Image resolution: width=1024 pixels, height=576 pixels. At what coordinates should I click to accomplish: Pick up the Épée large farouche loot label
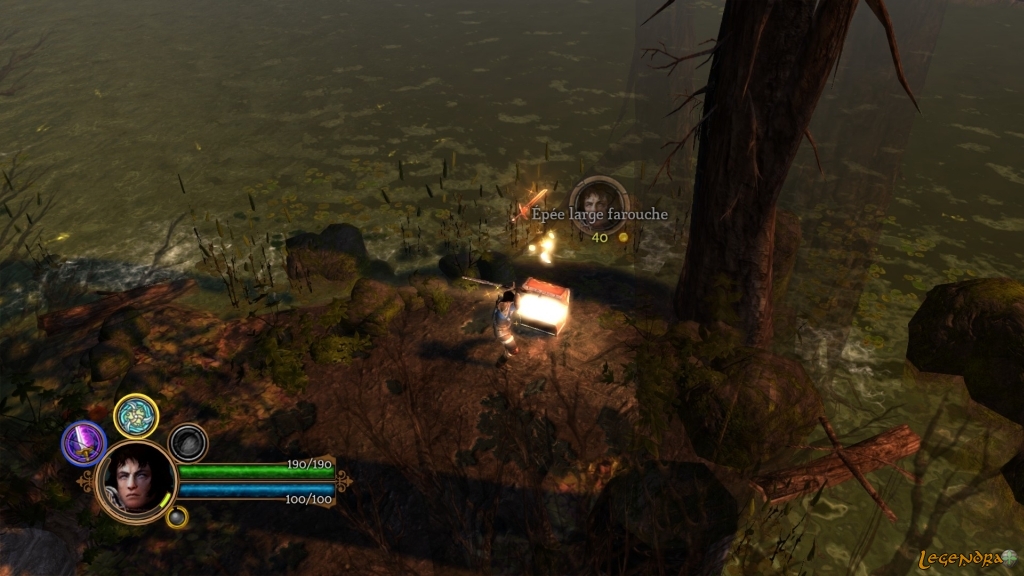click(x=599, y=214)
